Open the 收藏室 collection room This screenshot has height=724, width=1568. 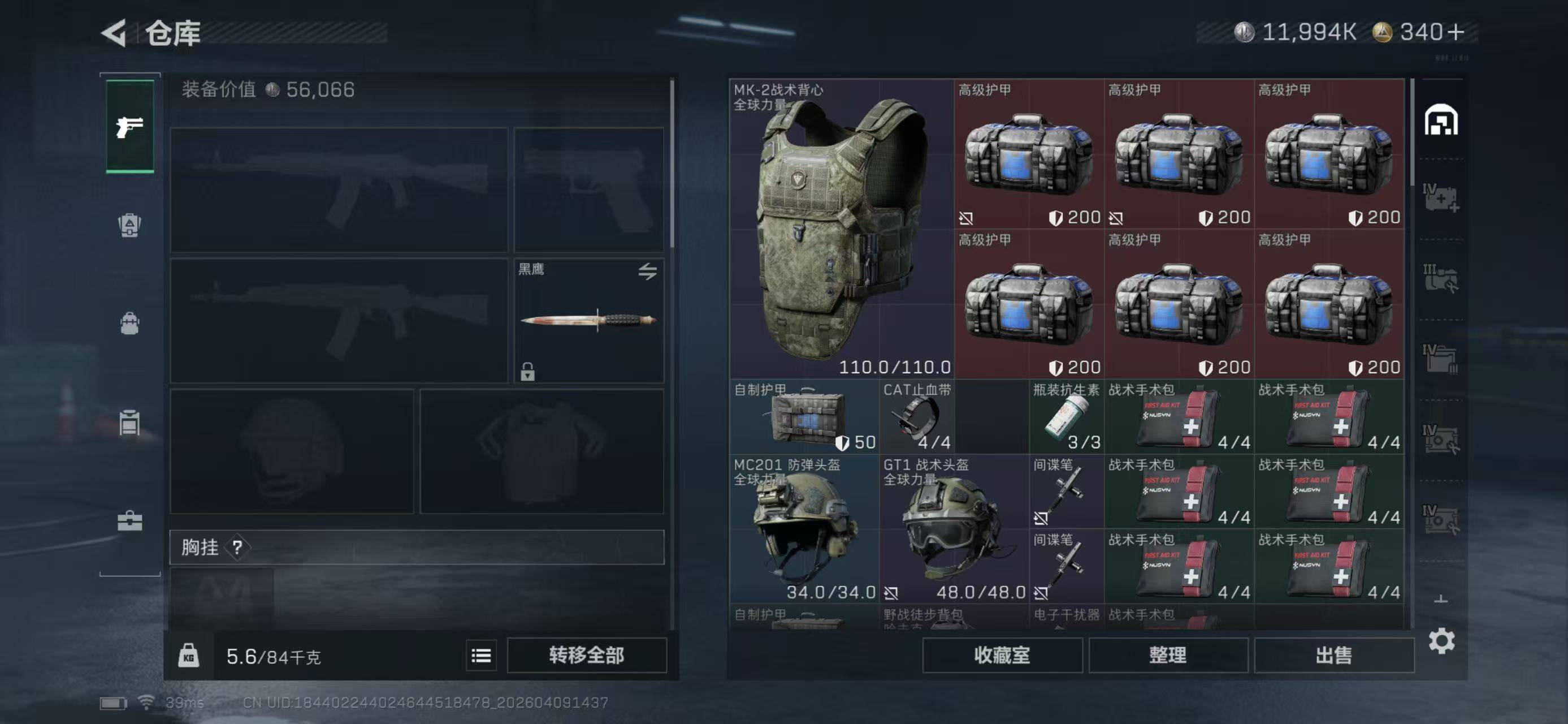pos(1002,655)
